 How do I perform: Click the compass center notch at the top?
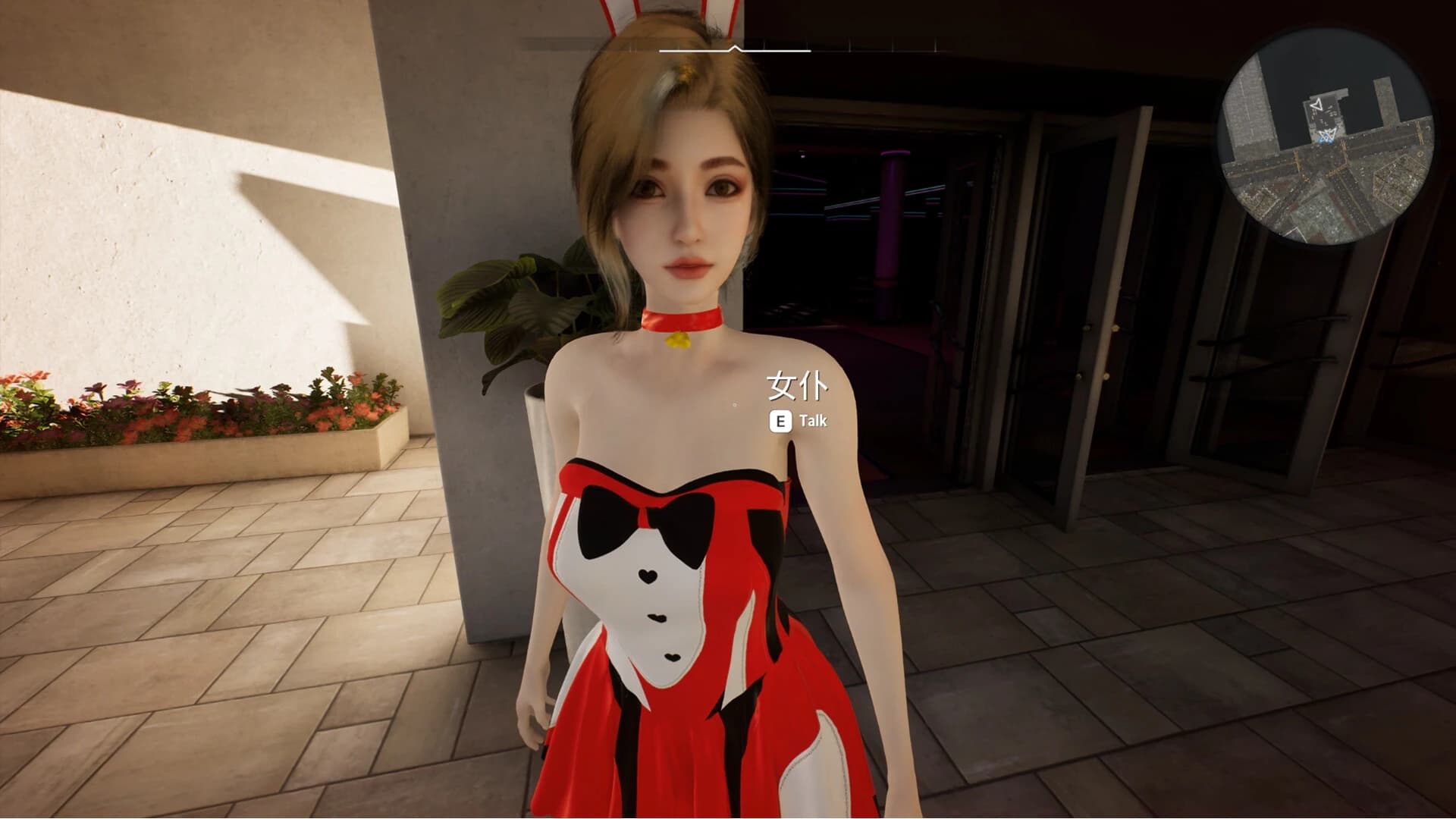pyautogui.click(x=734, y=47)
